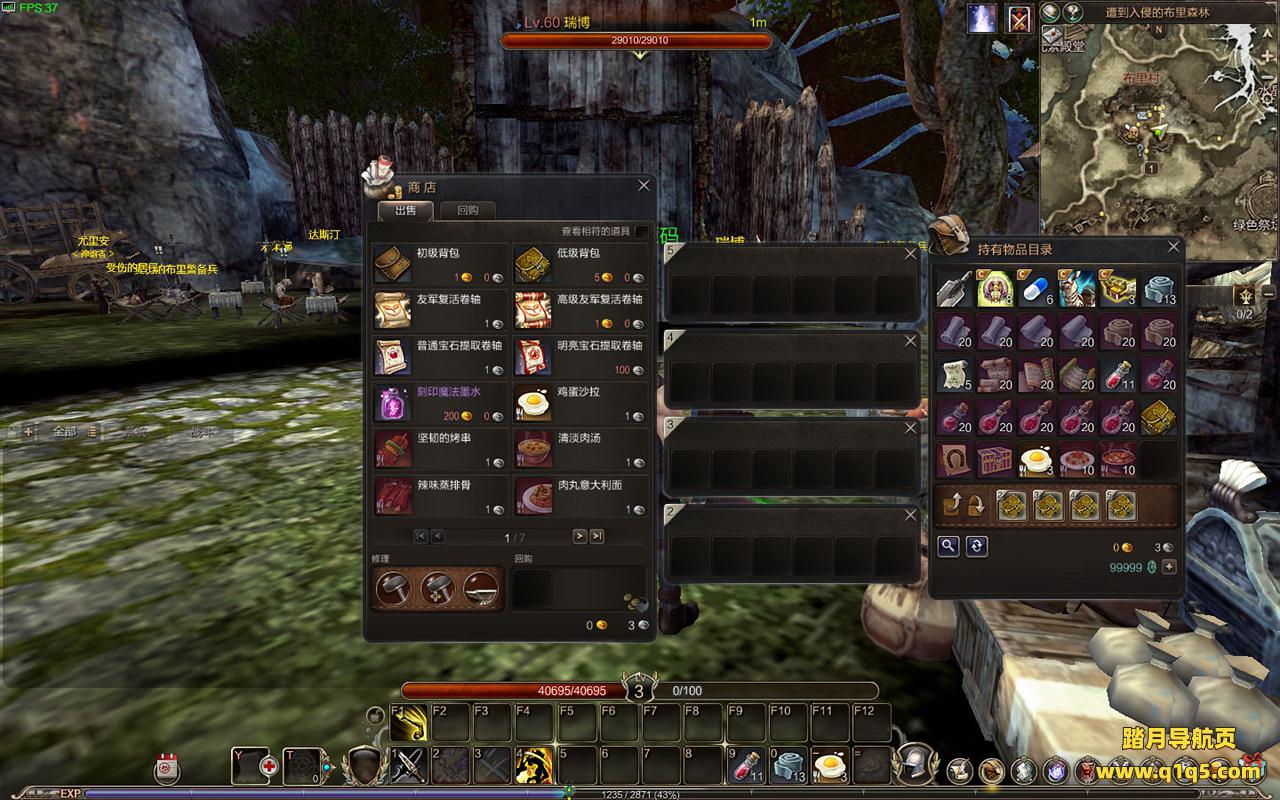Buy the 低级背包 bag item
1280x800 pixels.
tap(533, 265)
